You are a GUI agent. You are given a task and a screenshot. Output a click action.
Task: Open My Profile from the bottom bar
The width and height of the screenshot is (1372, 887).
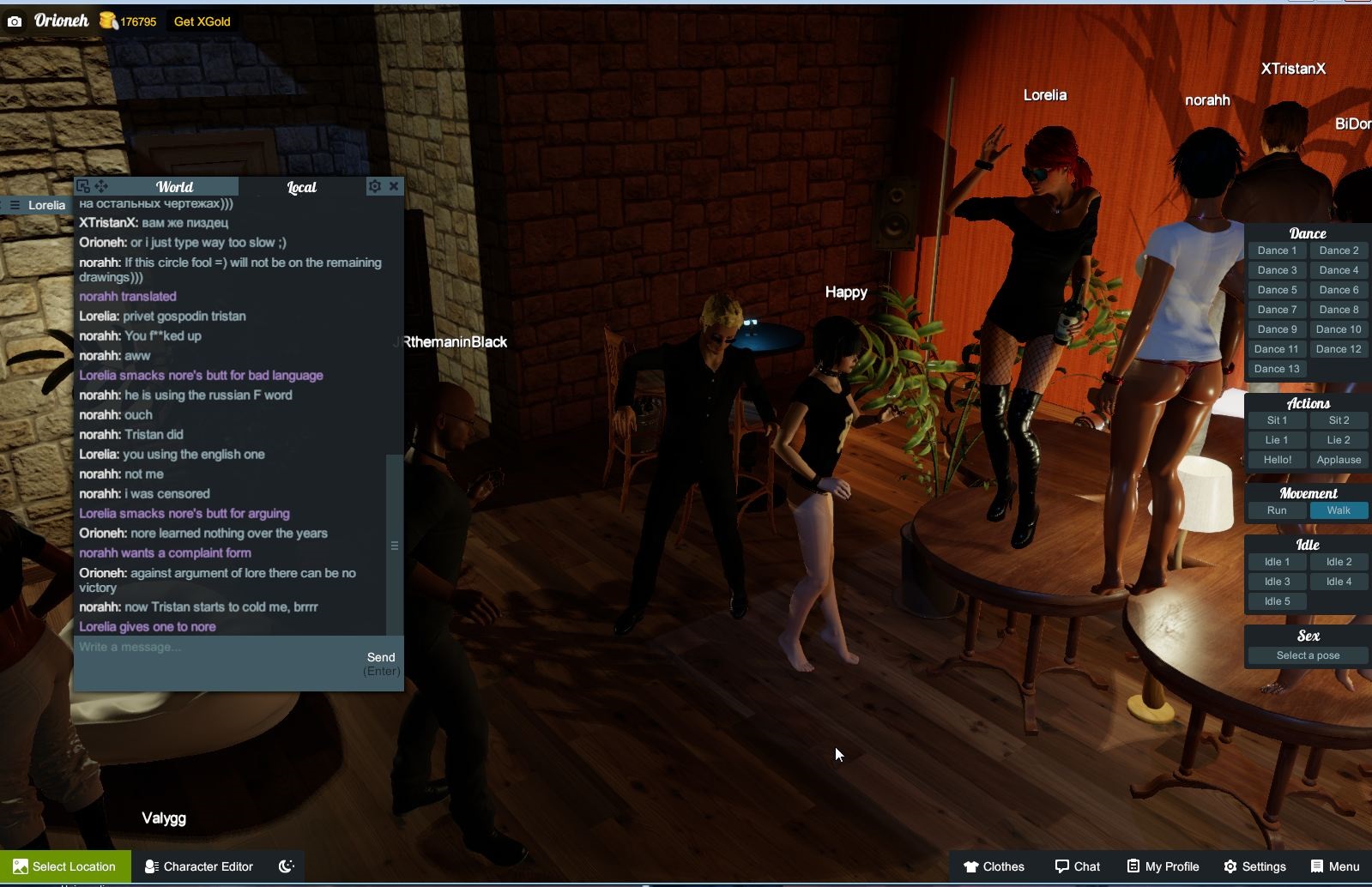coord(1162,866)
